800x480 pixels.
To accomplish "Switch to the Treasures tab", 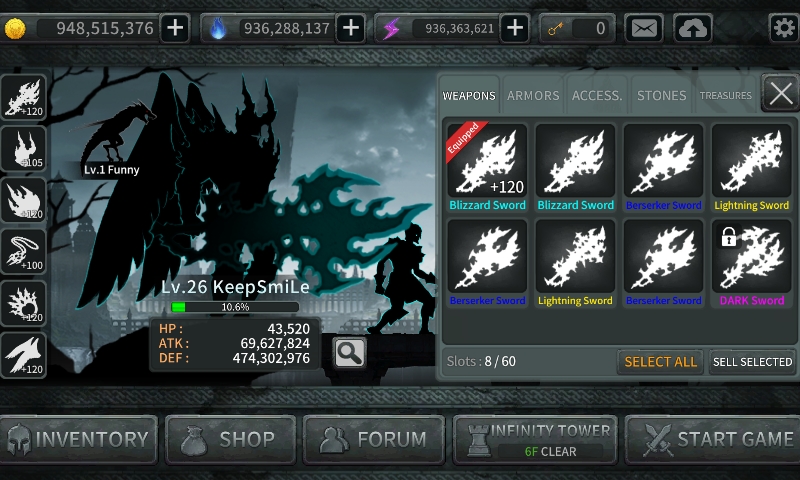I will [725, 96].
